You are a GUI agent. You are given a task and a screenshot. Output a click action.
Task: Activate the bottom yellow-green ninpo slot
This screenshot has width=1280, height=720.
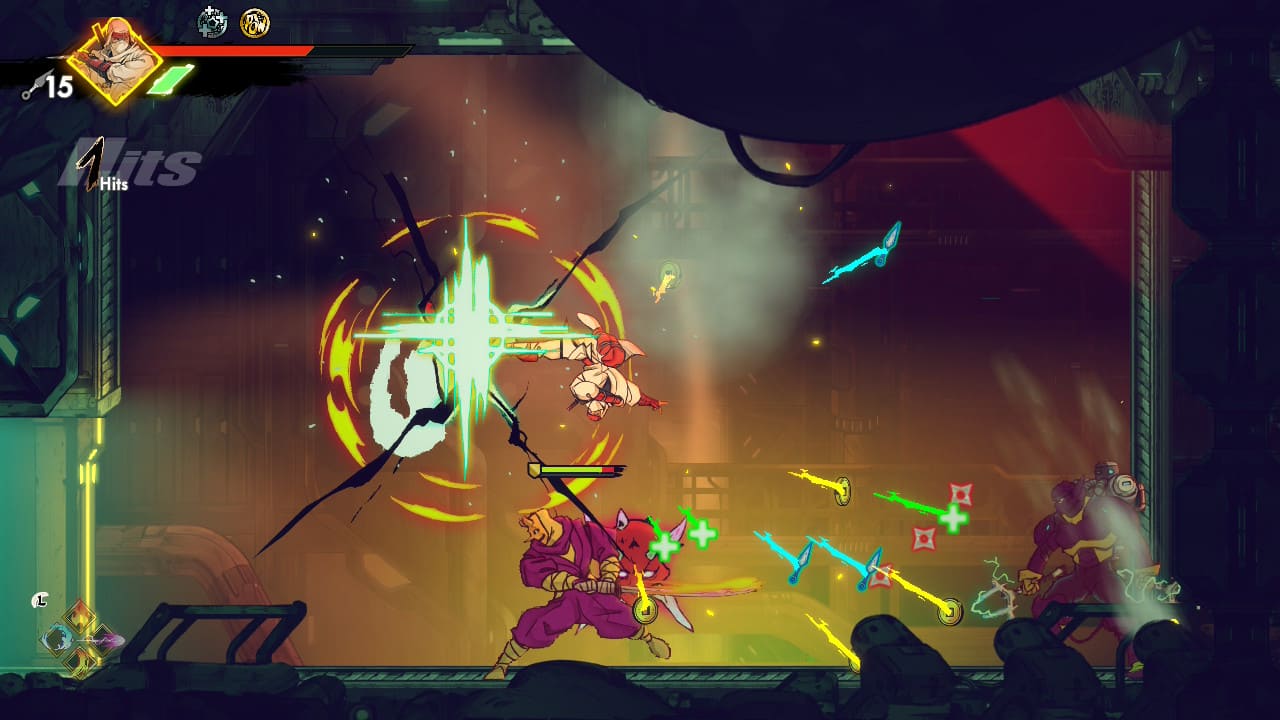tap(79, 660)
